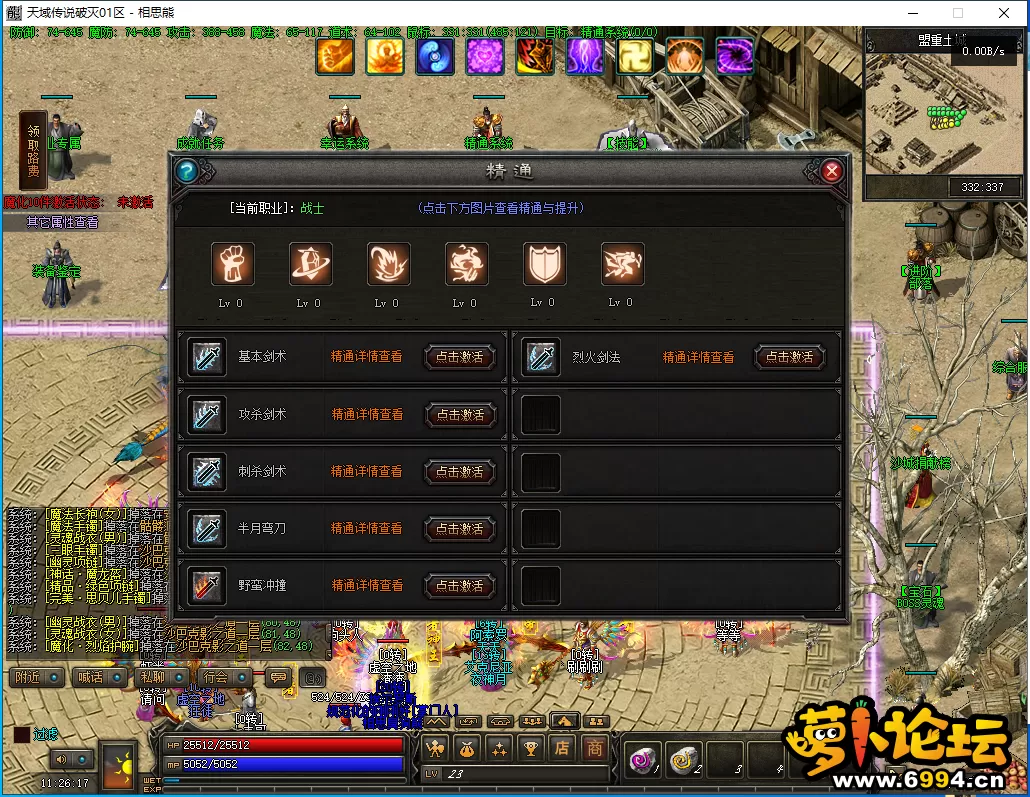Screen dimensions: 1030x797
Task: Close the 精通 mastery panel
Action: point(831,171)
